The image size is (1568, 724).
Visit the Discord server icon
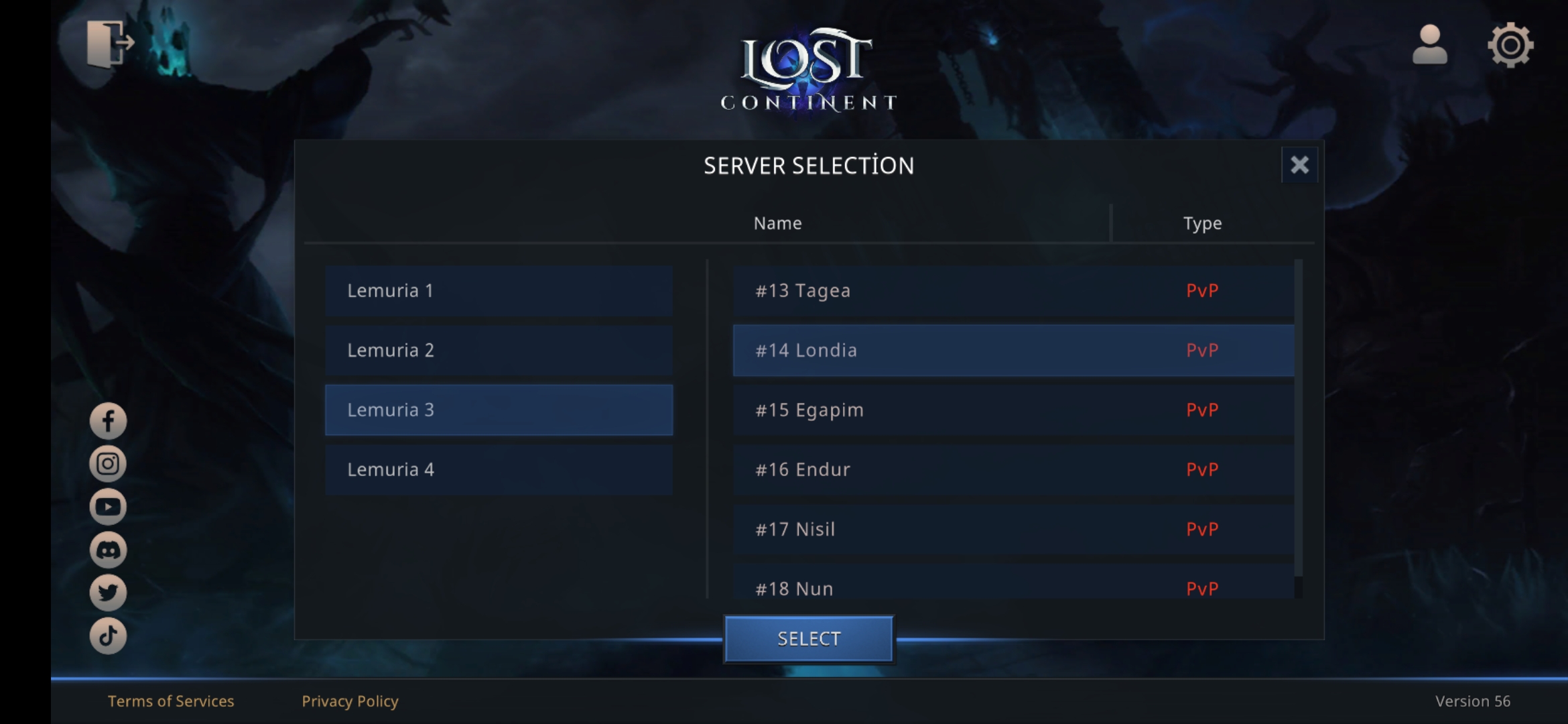(x=108, y=550)
